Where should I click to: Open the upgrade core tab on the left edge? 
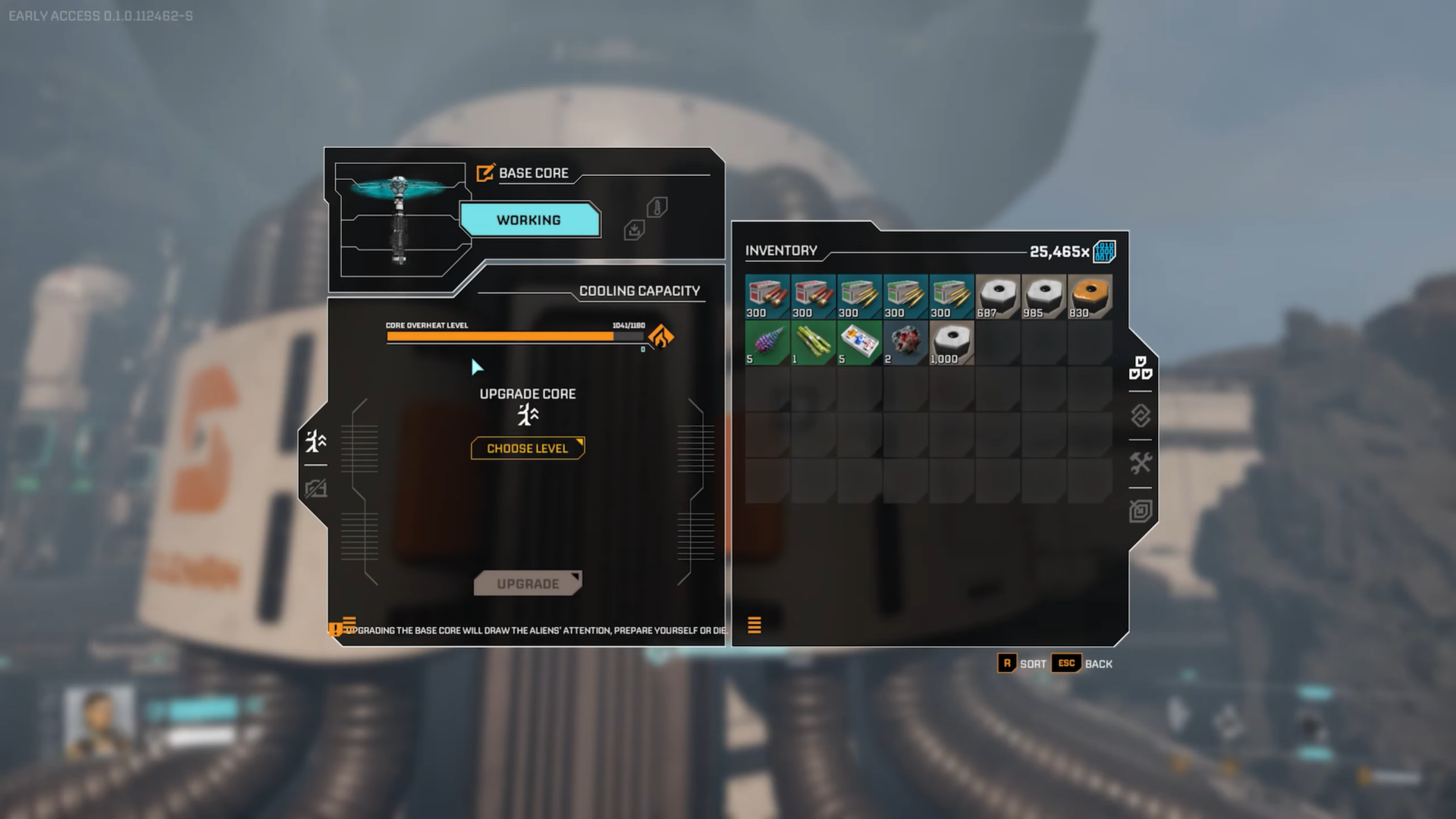(315, 441)
